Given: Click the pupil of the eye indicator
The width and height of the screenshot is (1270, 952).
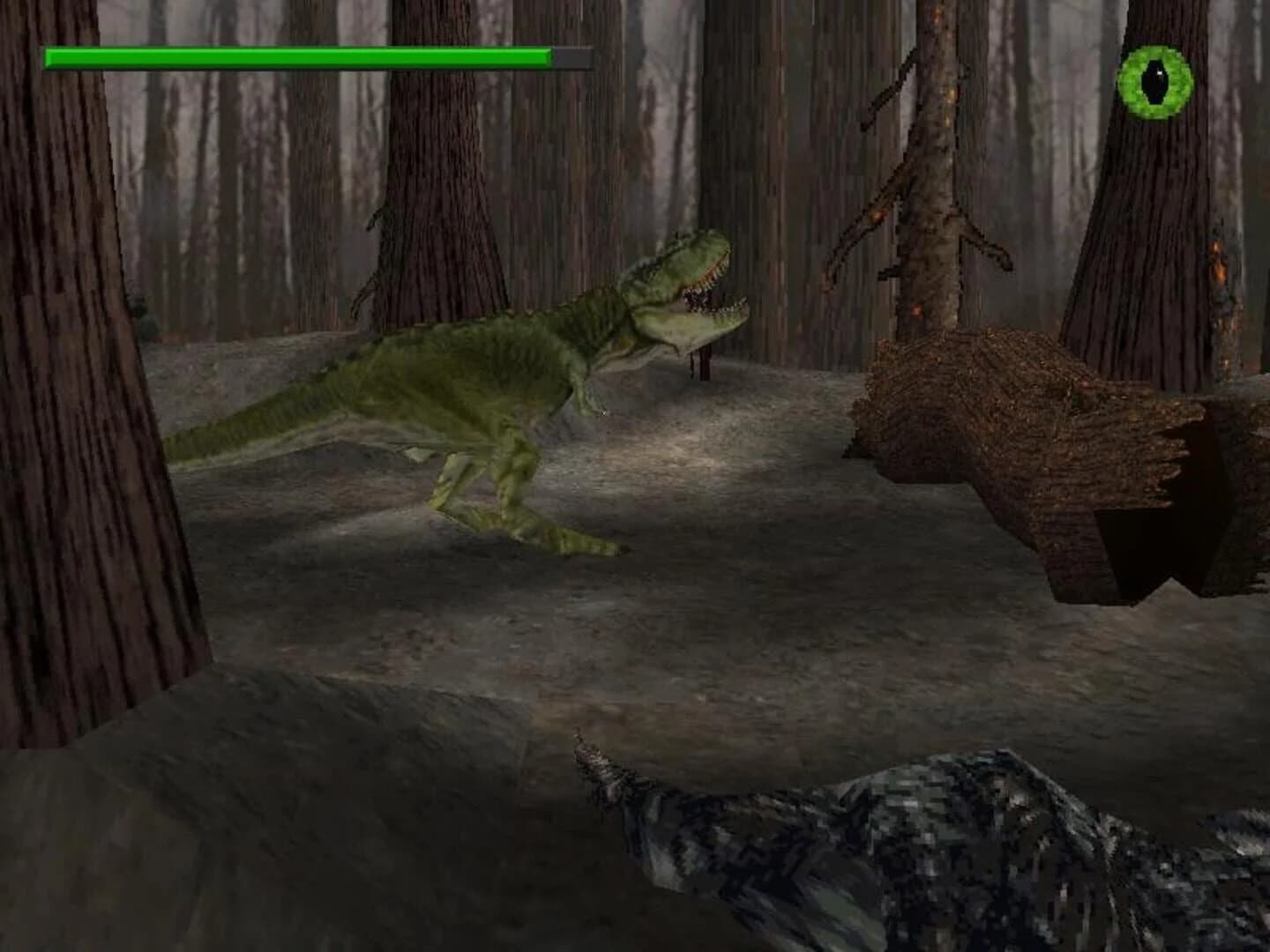Looking at the screenshot, I should tap(1155, 81).
